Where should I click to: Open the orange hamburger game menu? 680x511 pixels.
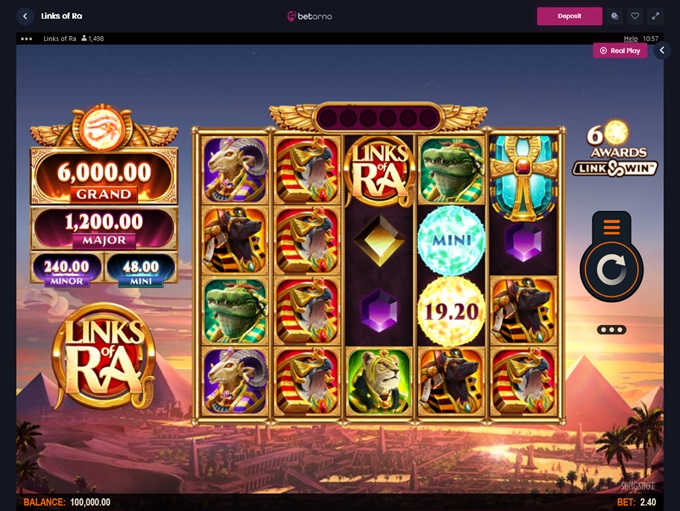(x=612, y=227)
